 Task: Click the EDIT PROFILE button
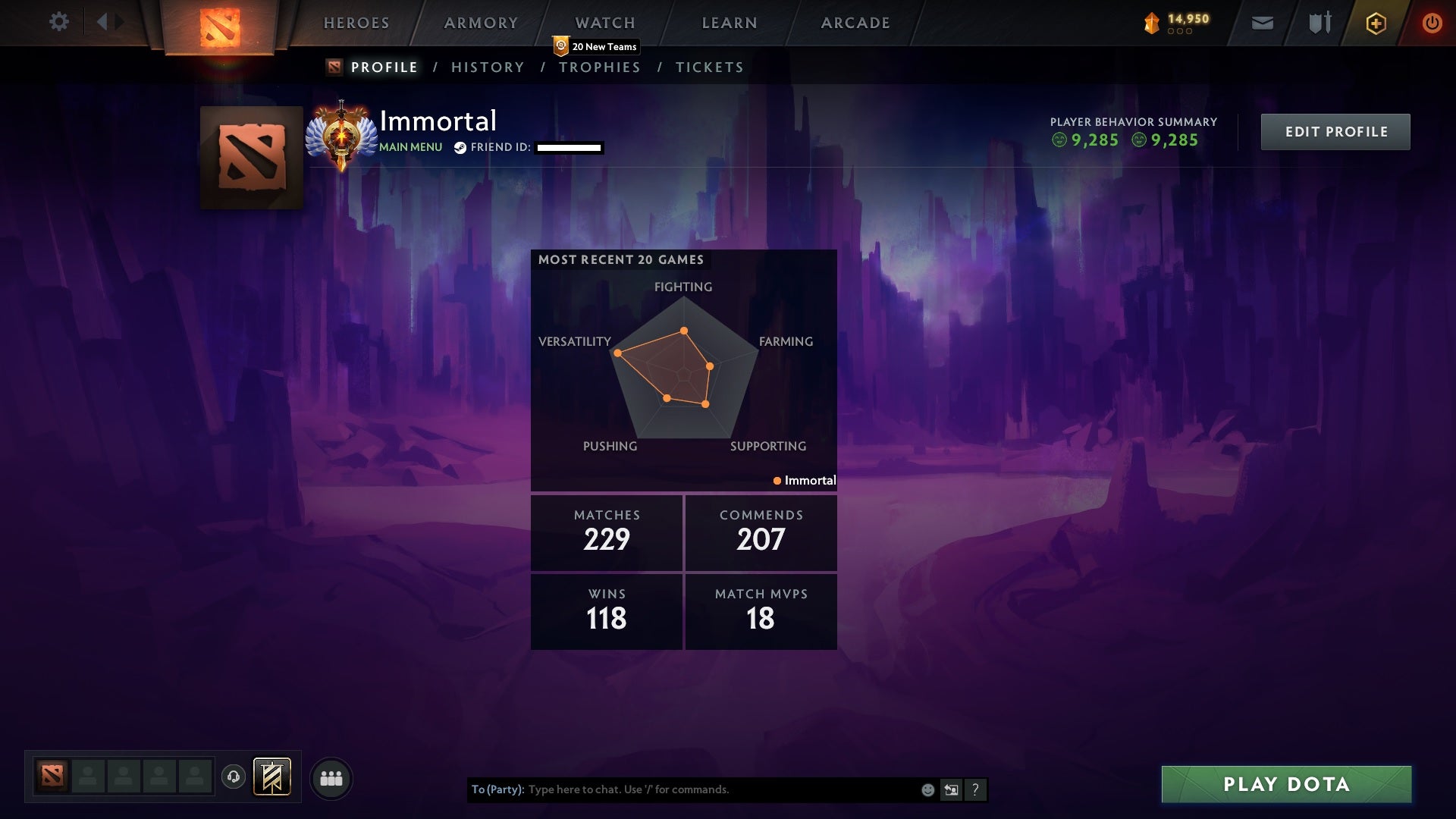point(1335,131)
